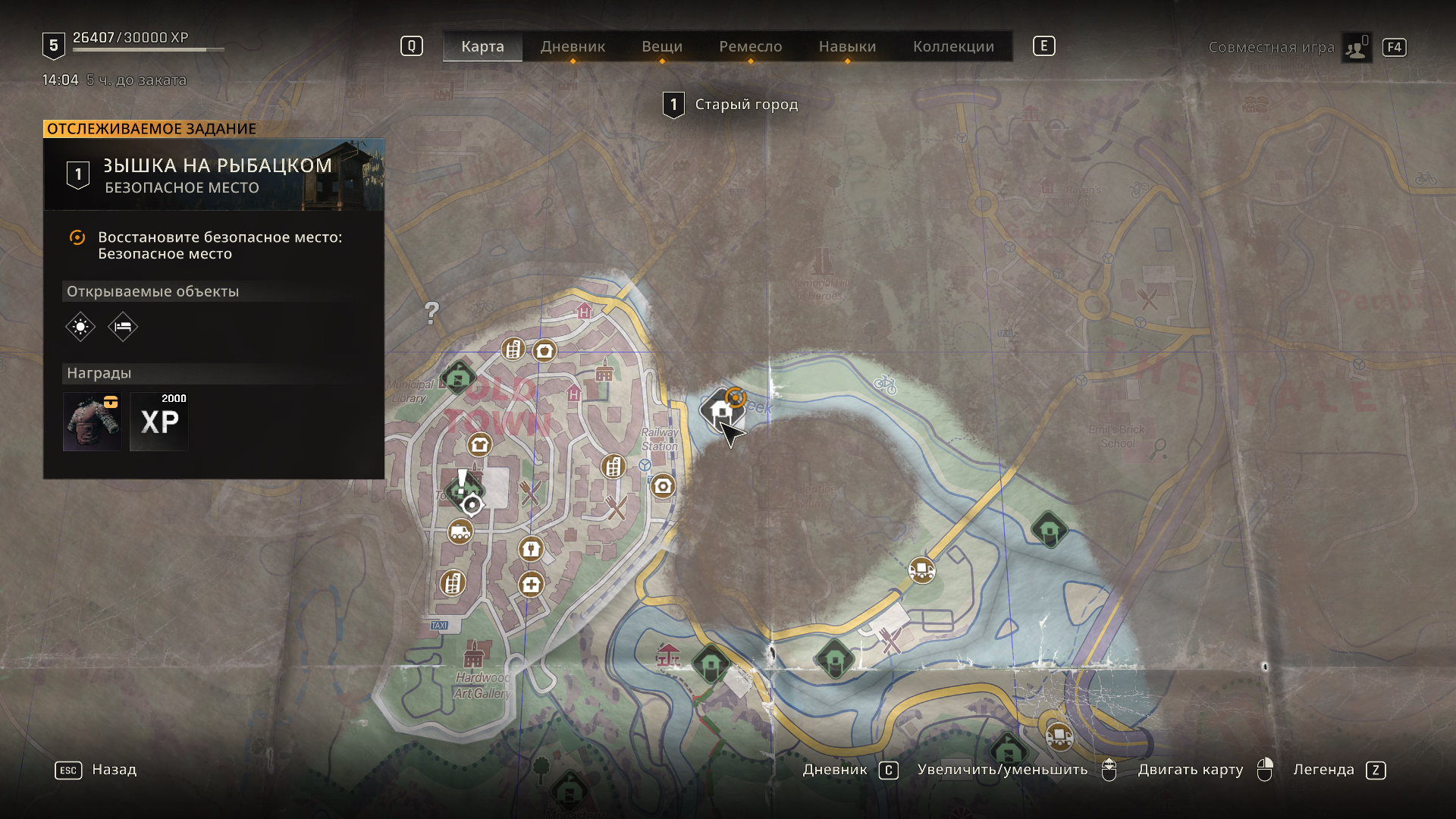Select the 2000 XP reward tile
1456x819 pixels.
[x=159, y=422]
